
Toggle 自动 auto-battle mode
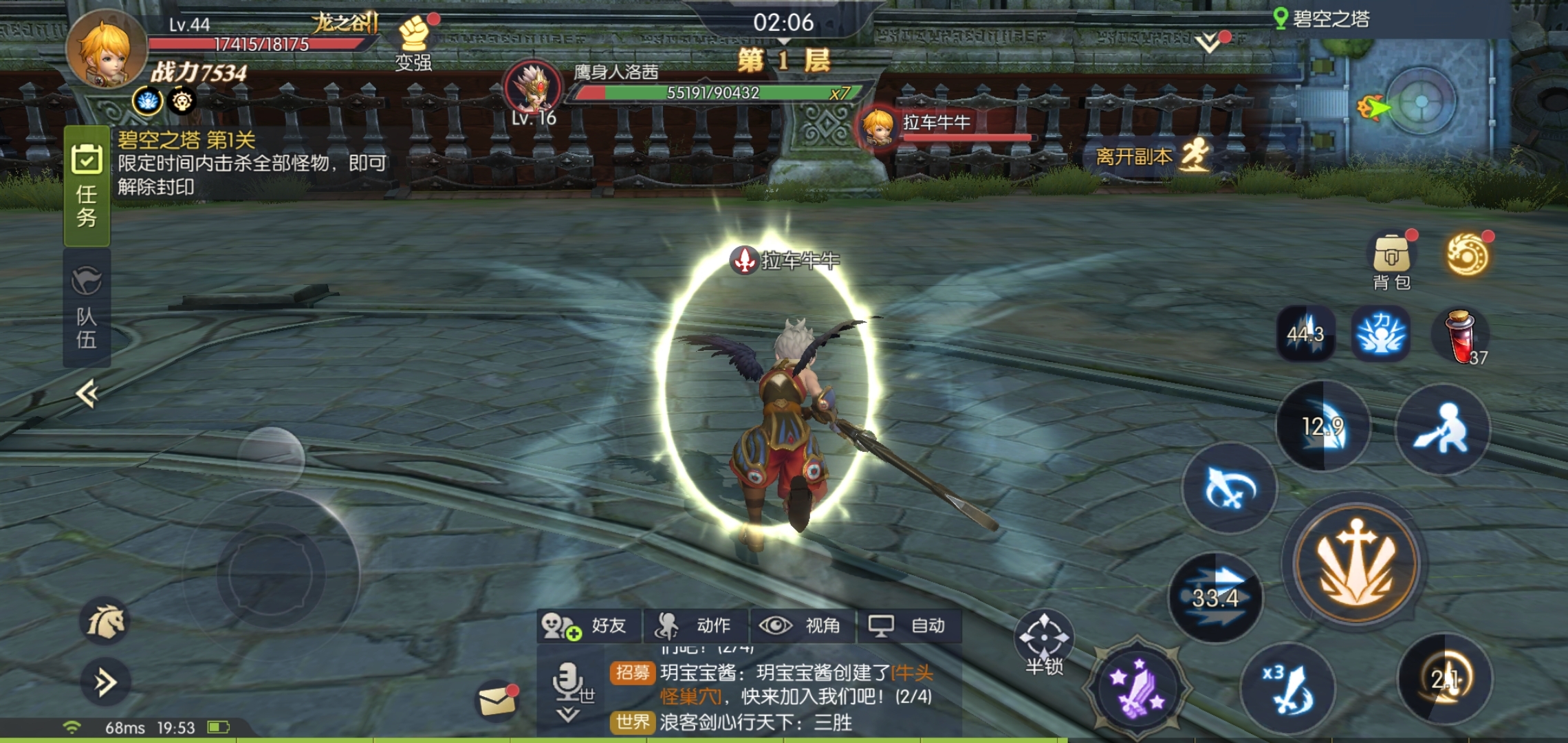[909, 625]
